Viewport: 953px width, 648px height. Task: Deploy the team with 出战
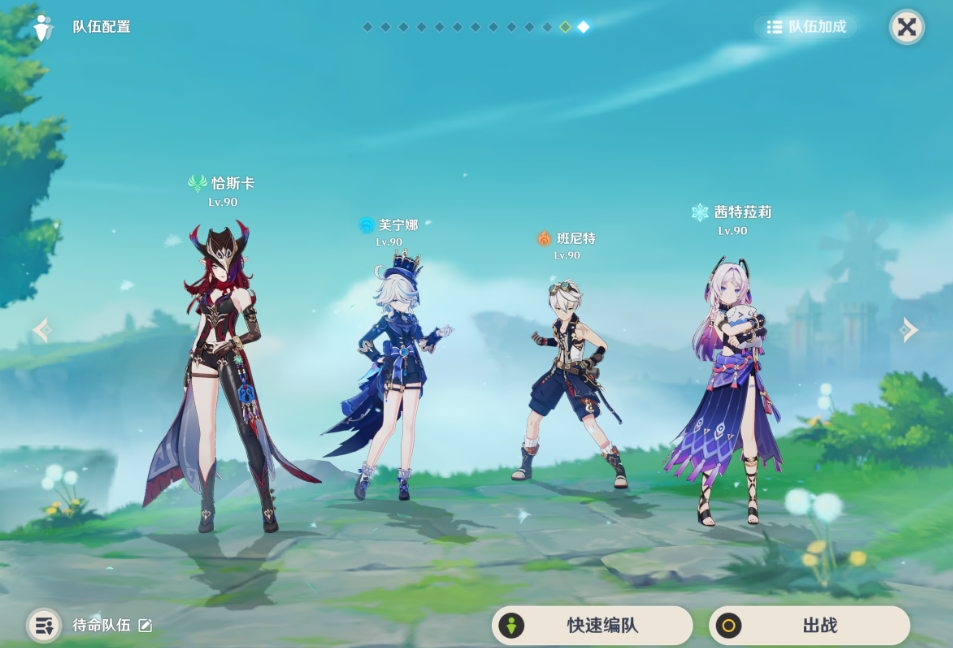[x=809, y=625]
